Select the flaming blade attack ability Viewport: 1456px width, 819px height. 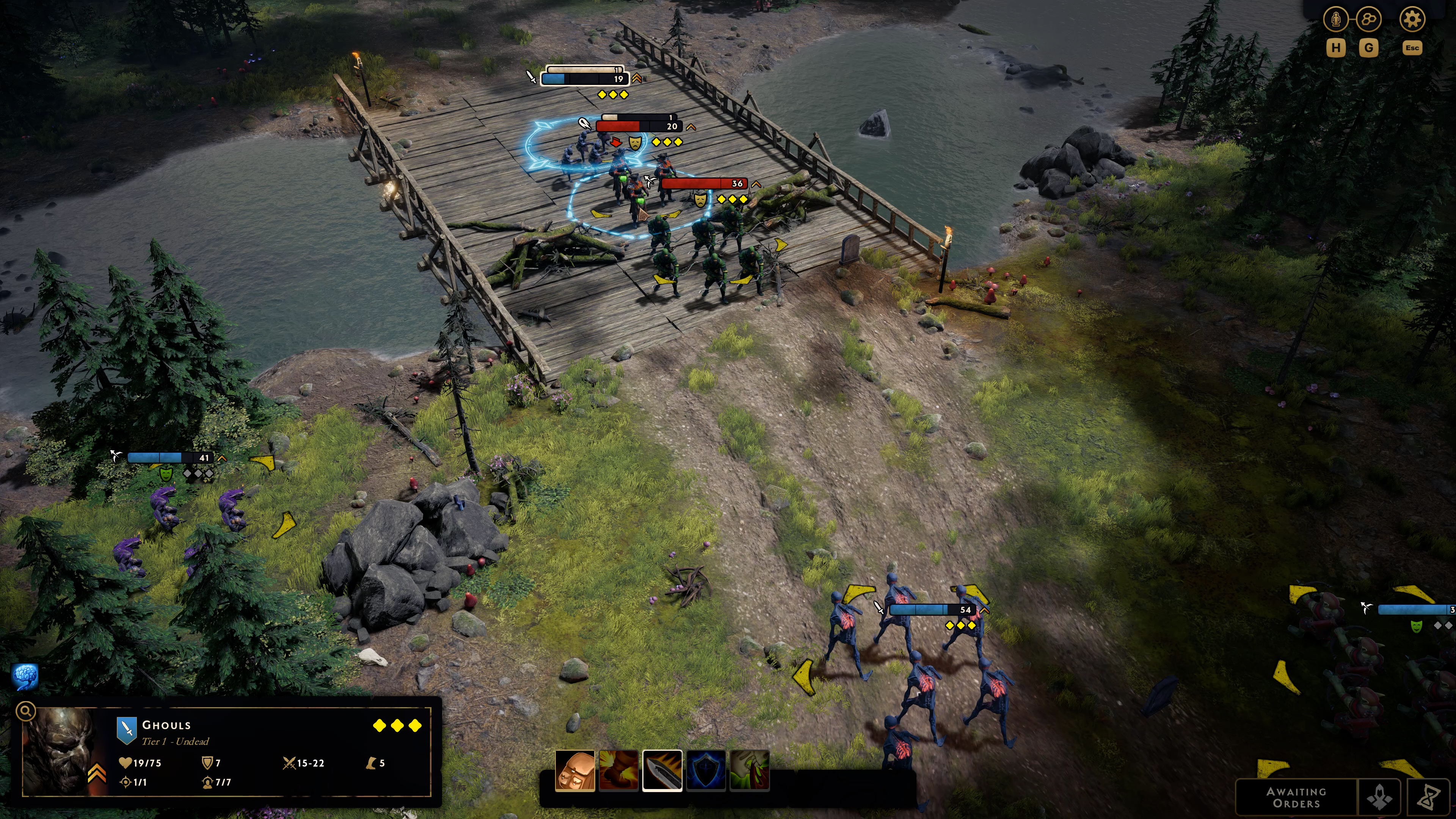click(662, 771)
